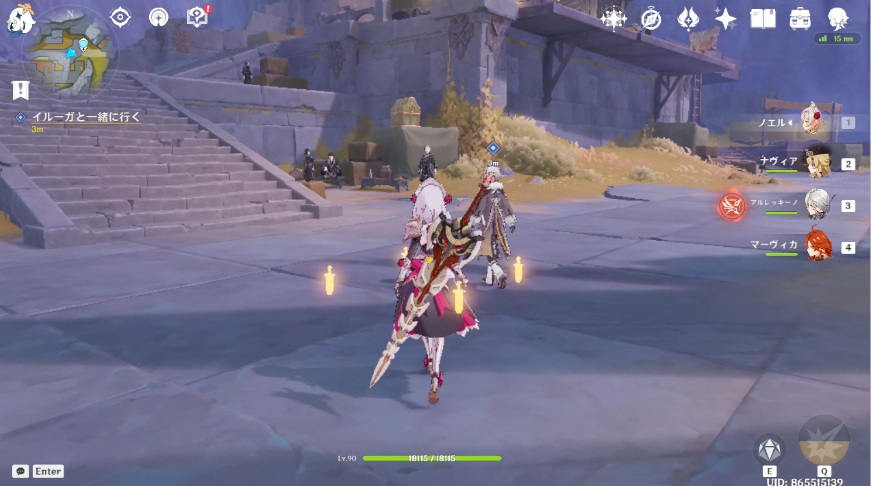Select the イルーガと一緒に行く quest tracker
Screen dimensions: 871x486
[x=84, y=118]
